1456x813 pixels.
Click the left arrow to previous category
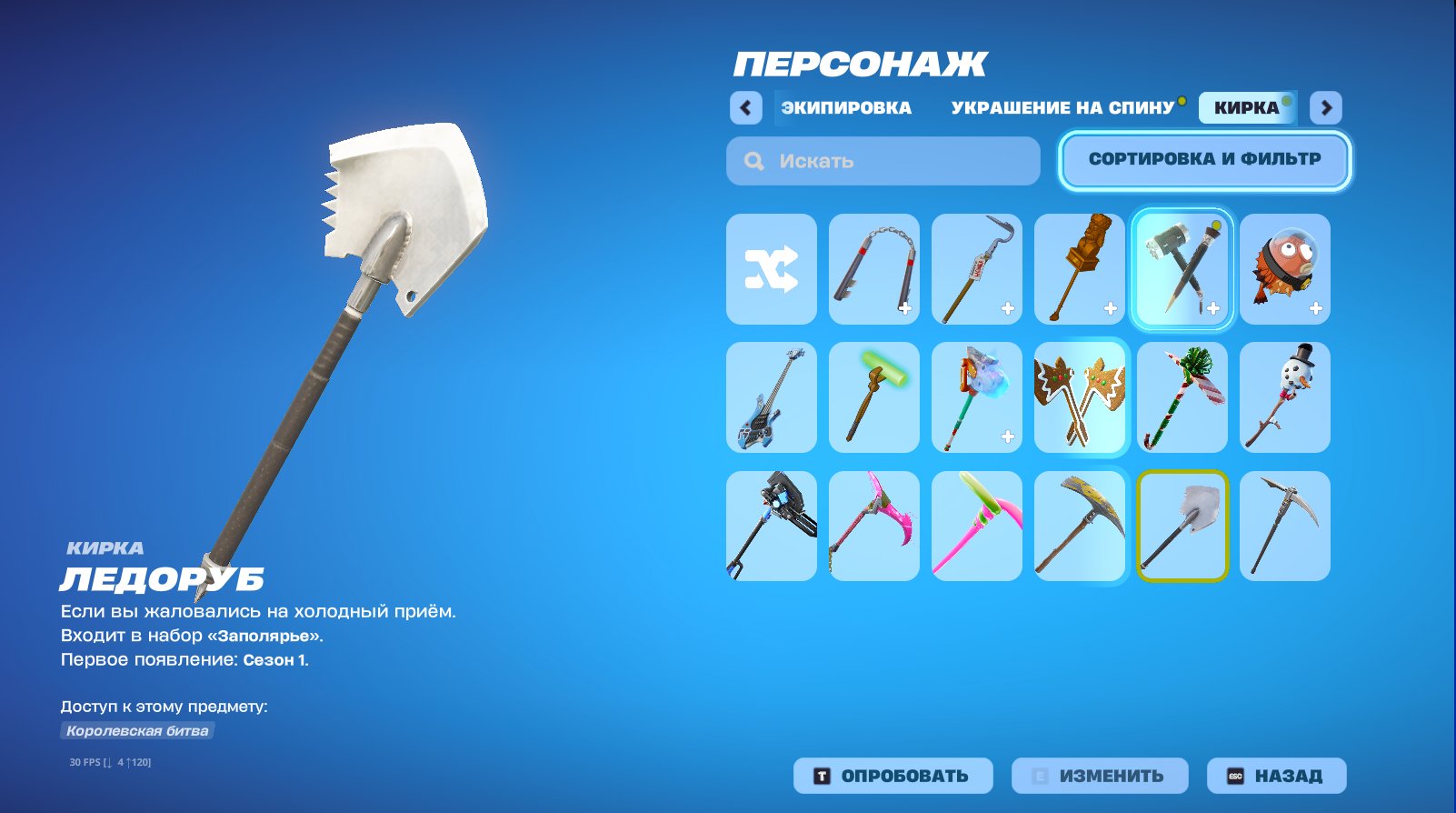[x=745, y=107]
